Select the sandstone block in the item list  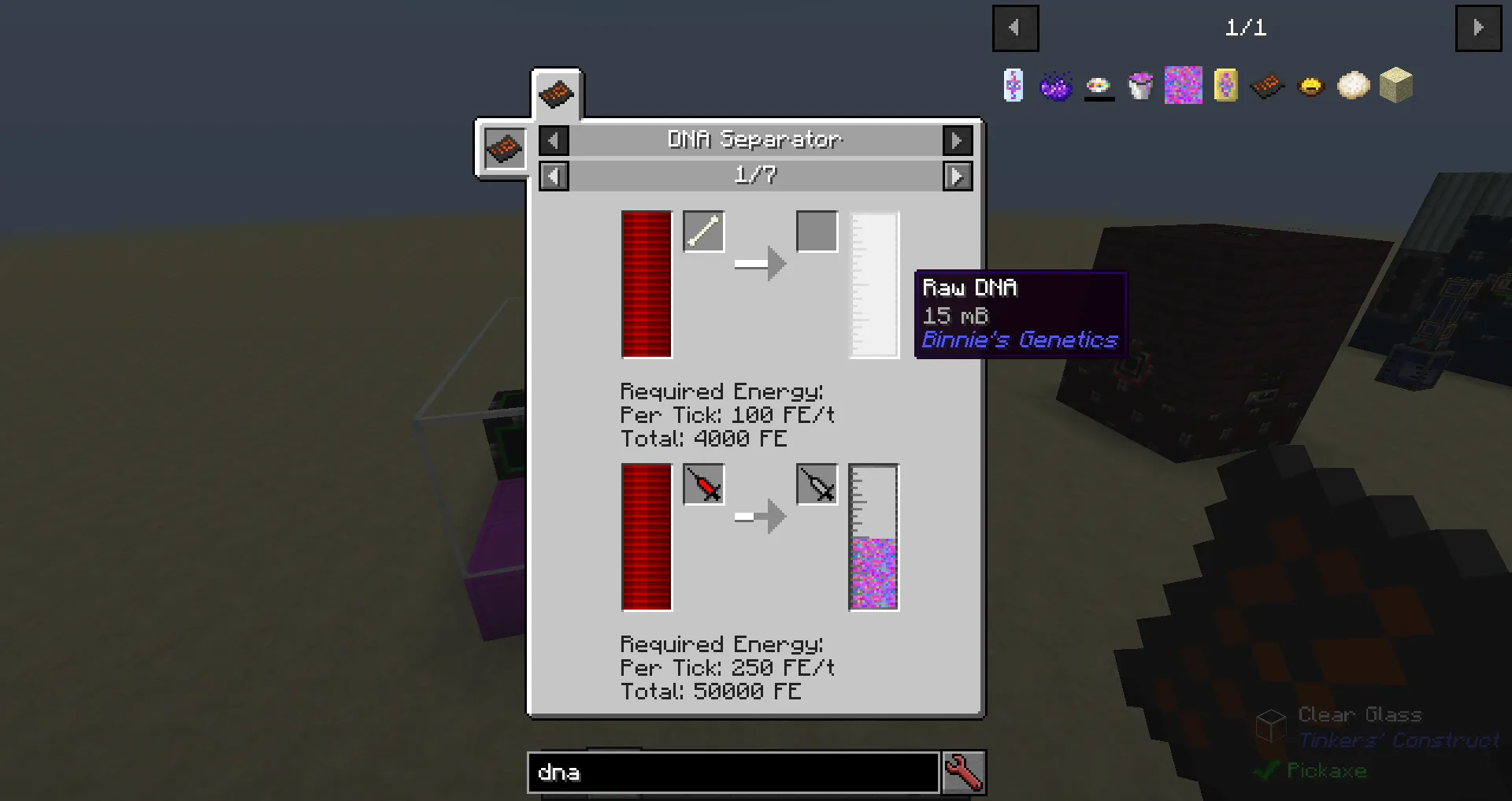tap(1395, 85)
